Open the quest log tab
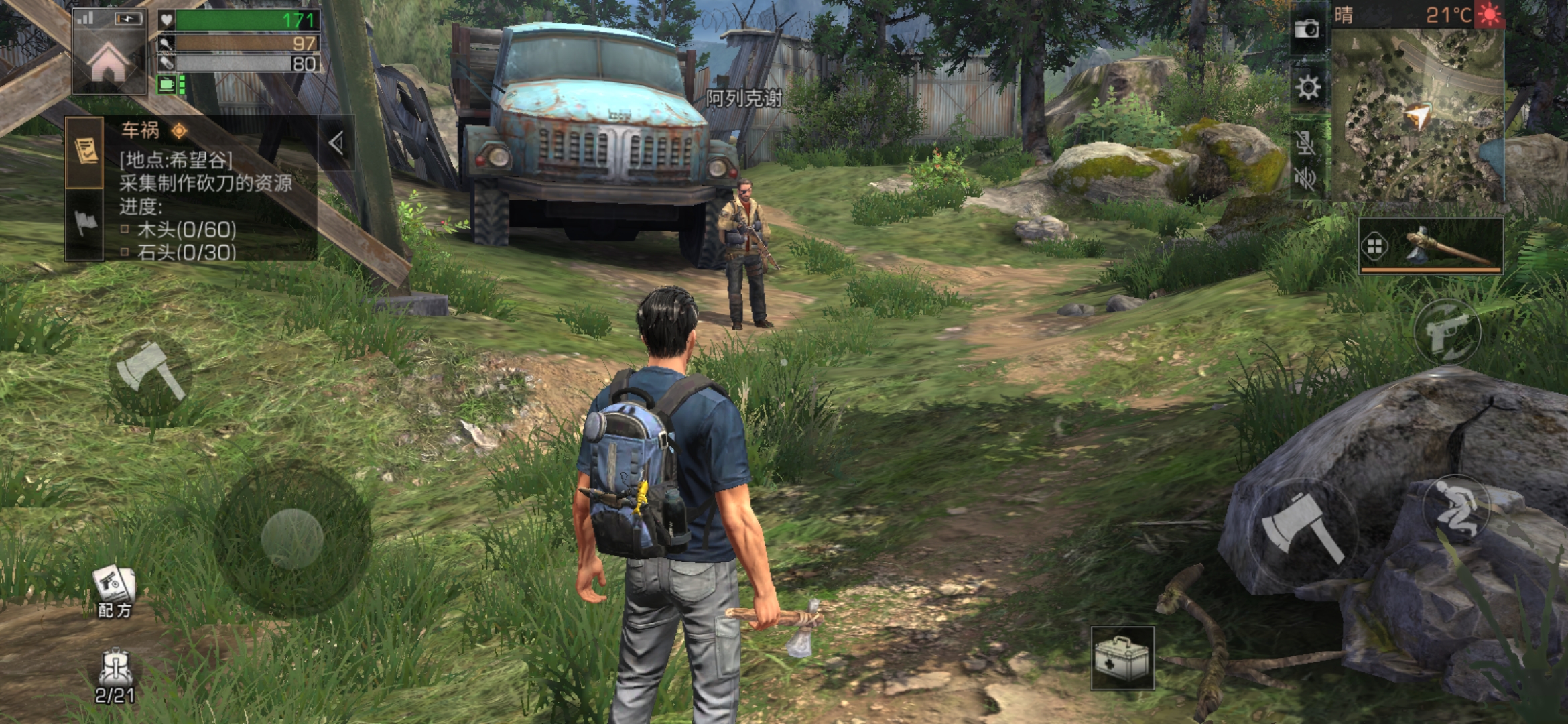The width and height of the screenshot is (1568, 724). (85, 152)
